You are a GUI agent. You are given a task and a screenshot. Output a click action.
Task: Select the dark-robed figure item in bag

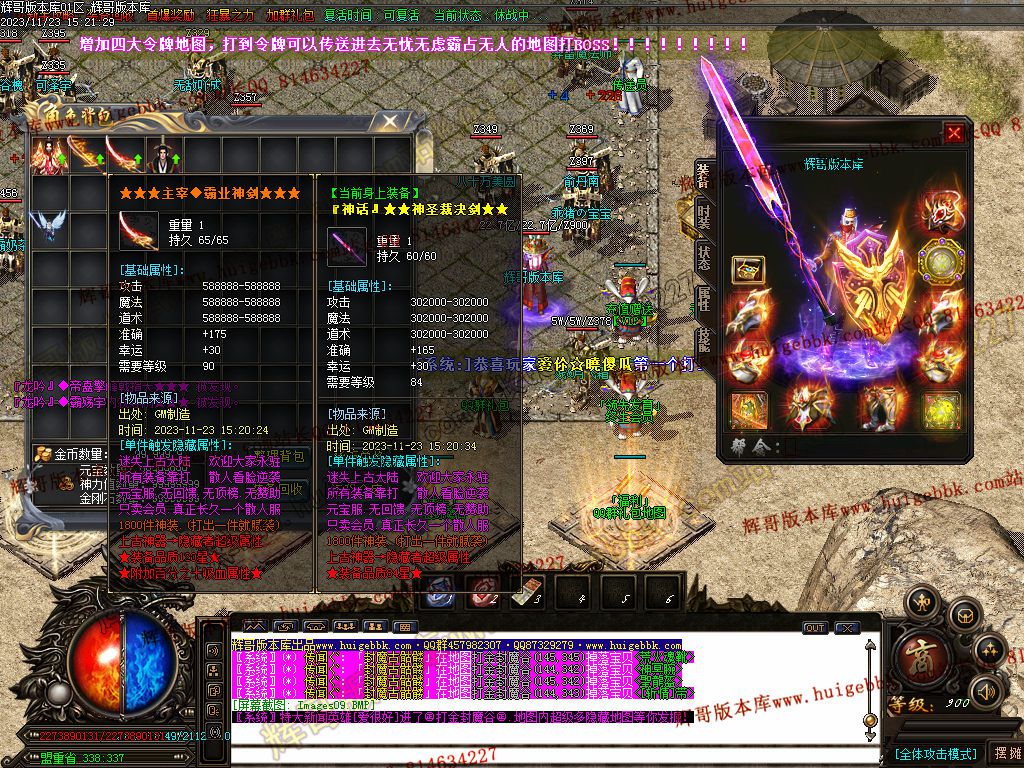click(160, 155)
